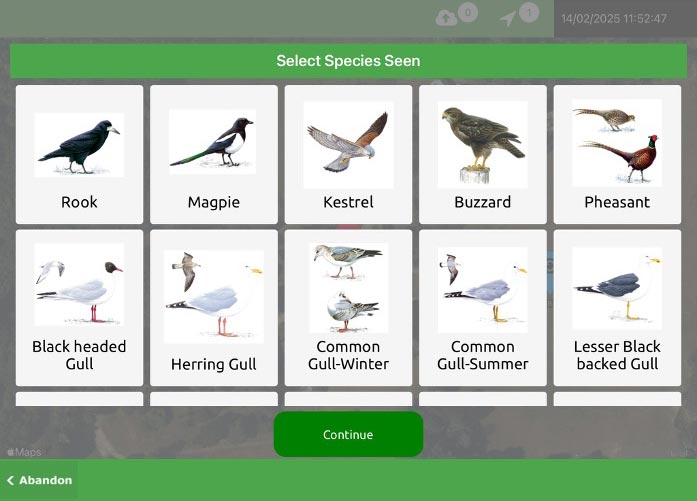Image resolution: width=697 pixels, height=501 pixels.
Task: Select the Rook species tile
Action: [x=79, y=154]
